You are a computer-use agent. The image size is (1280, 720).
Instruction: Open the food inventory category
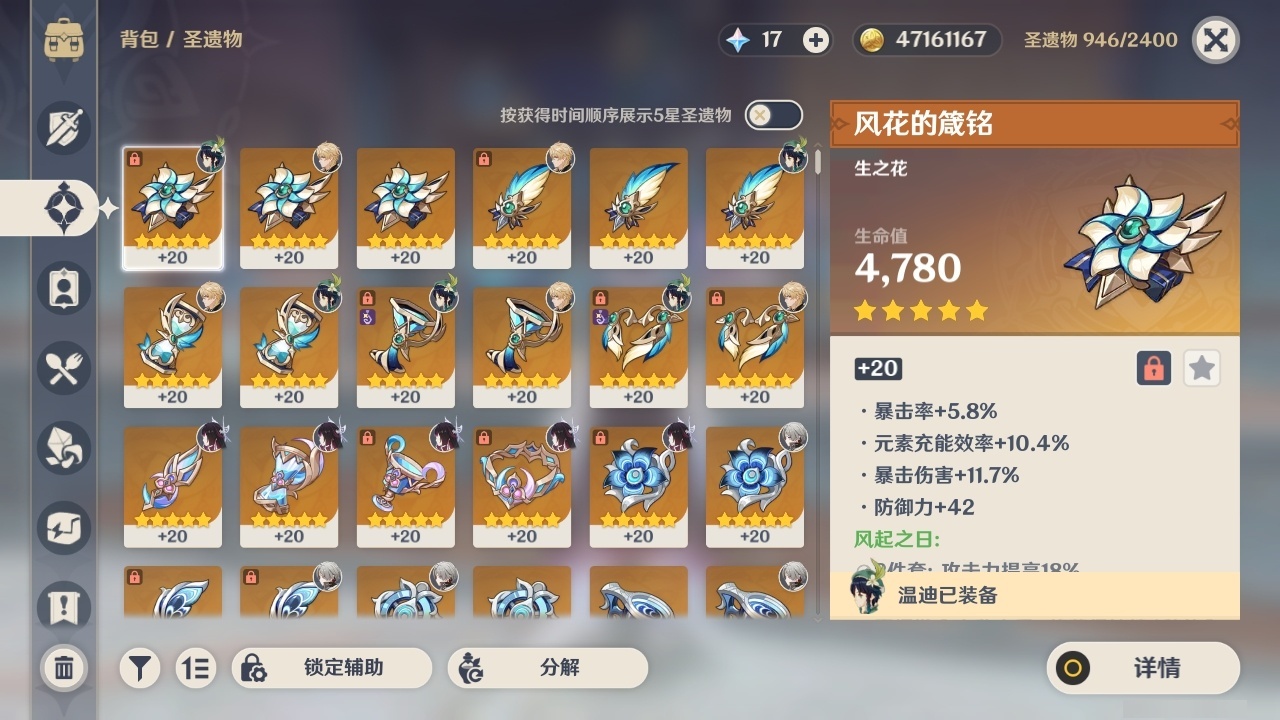63,368
